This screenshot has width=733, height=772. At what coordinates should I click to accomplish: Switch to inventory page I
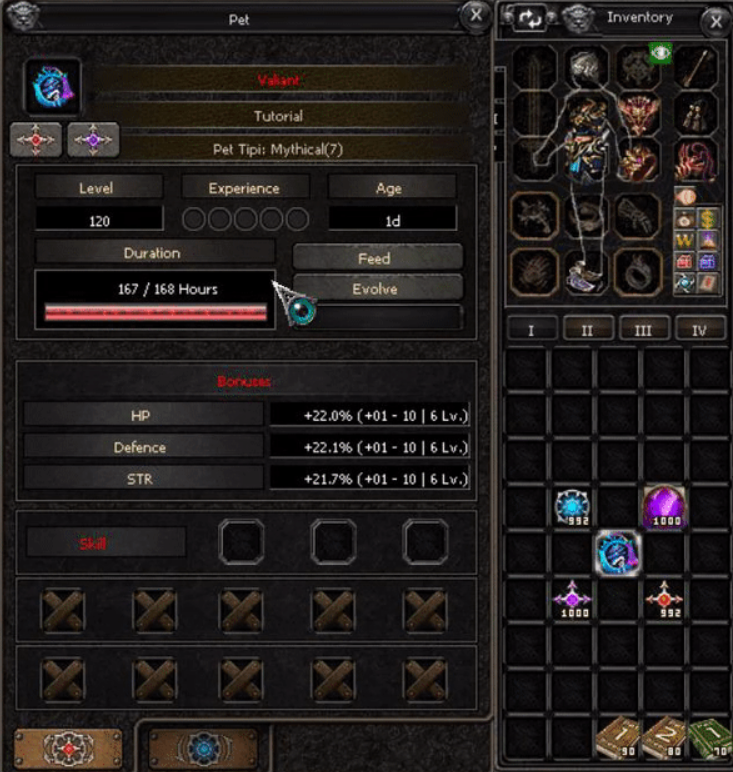pyautogui.click(x=532, y=330)
